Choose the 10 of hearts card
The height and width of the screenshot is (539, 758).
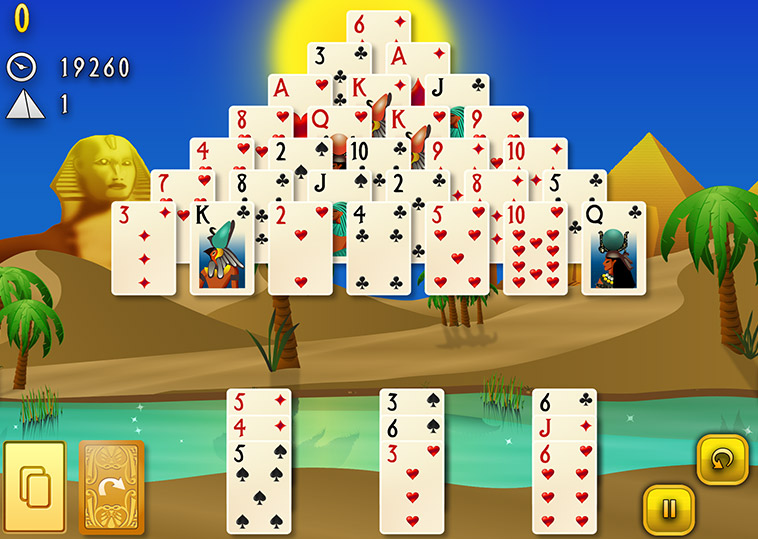click(535, 248)
